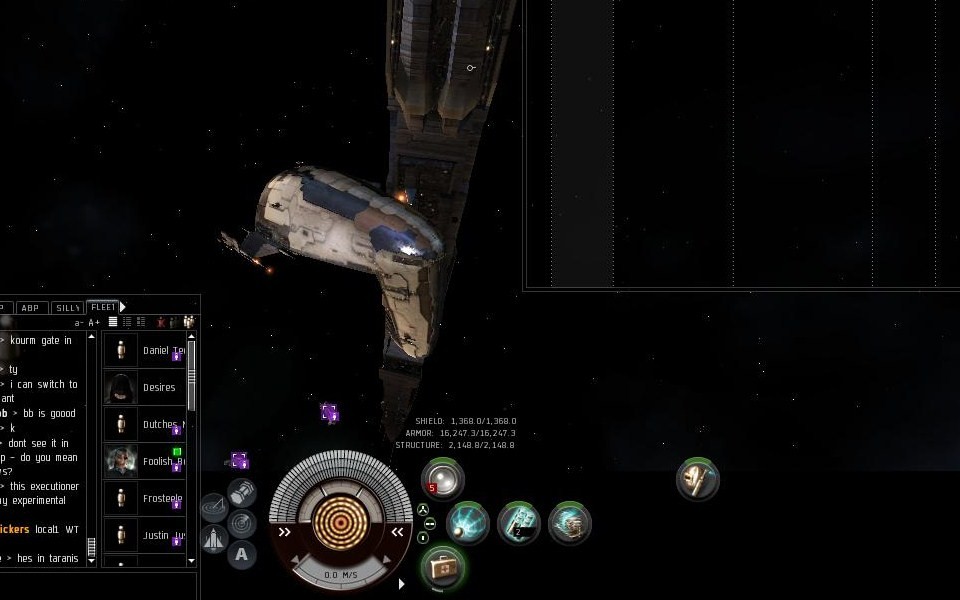Choose Frosteele from the fleet member list
The width and height of the screenshot is (960, 600).
coord(161,498)
